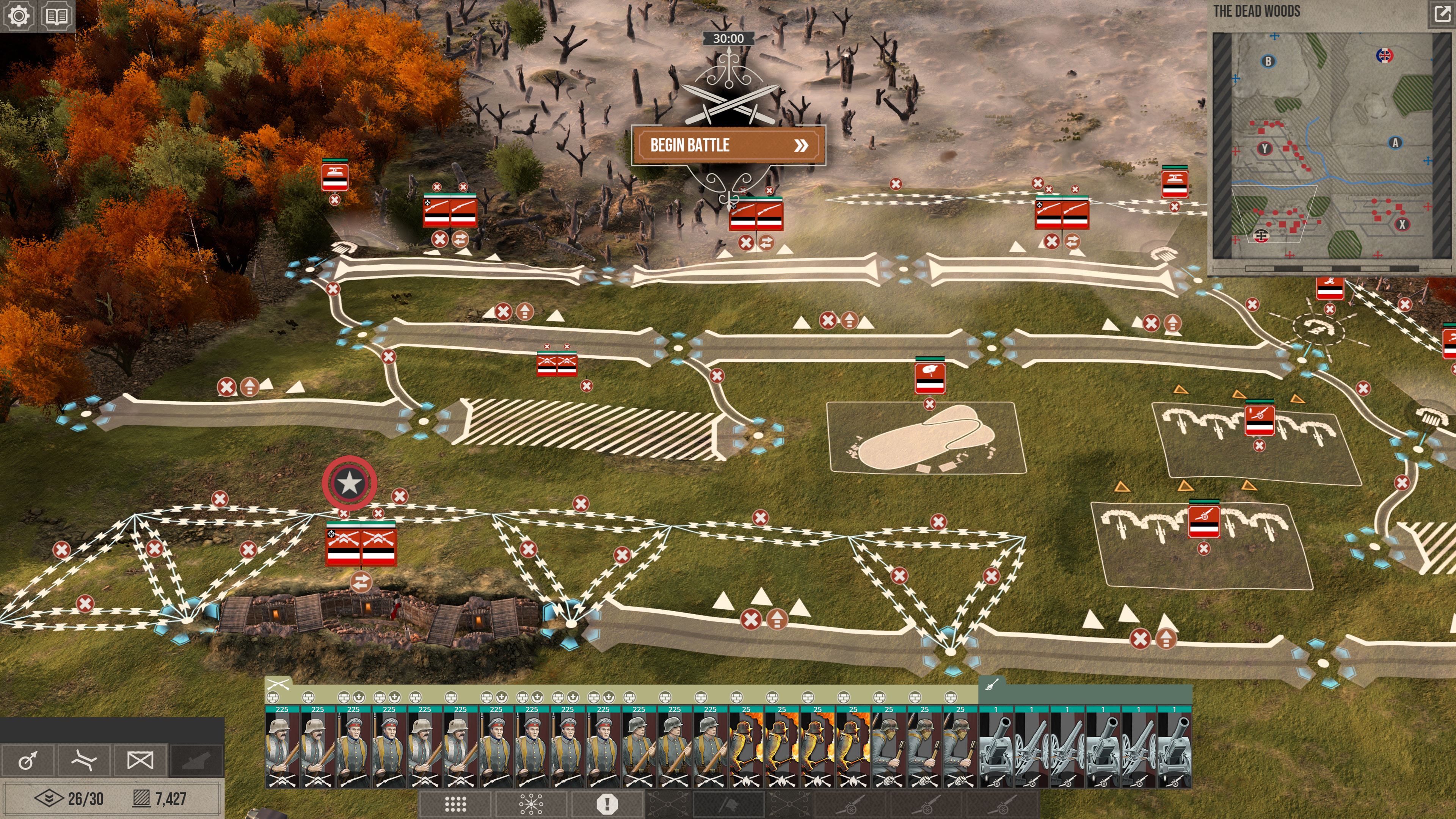Open the crossed-rifles infantry tab

pyautogui.click(x=278, y=684)
